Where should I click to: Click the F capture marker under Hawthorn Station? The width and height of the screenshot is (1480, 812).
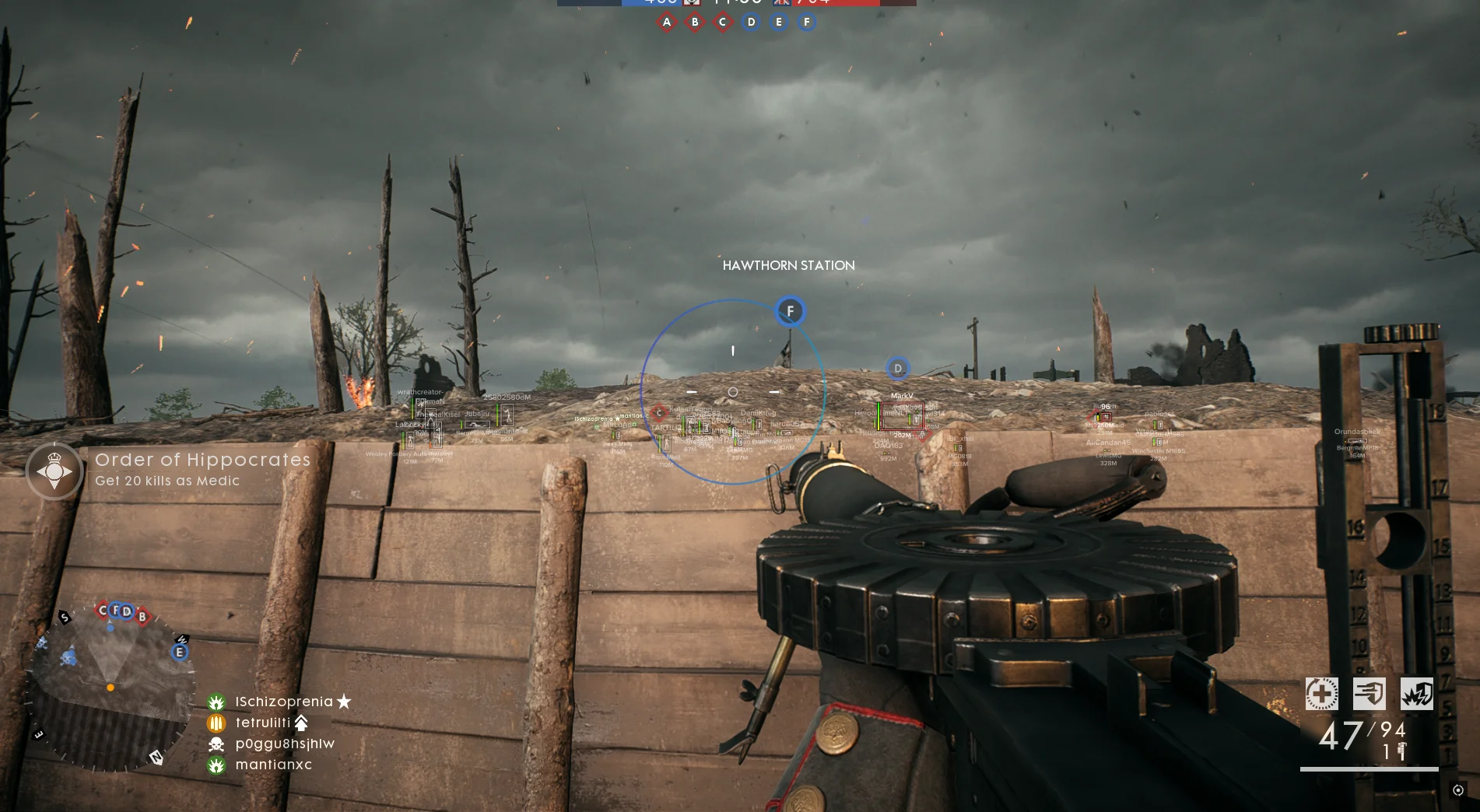[790, 312]
